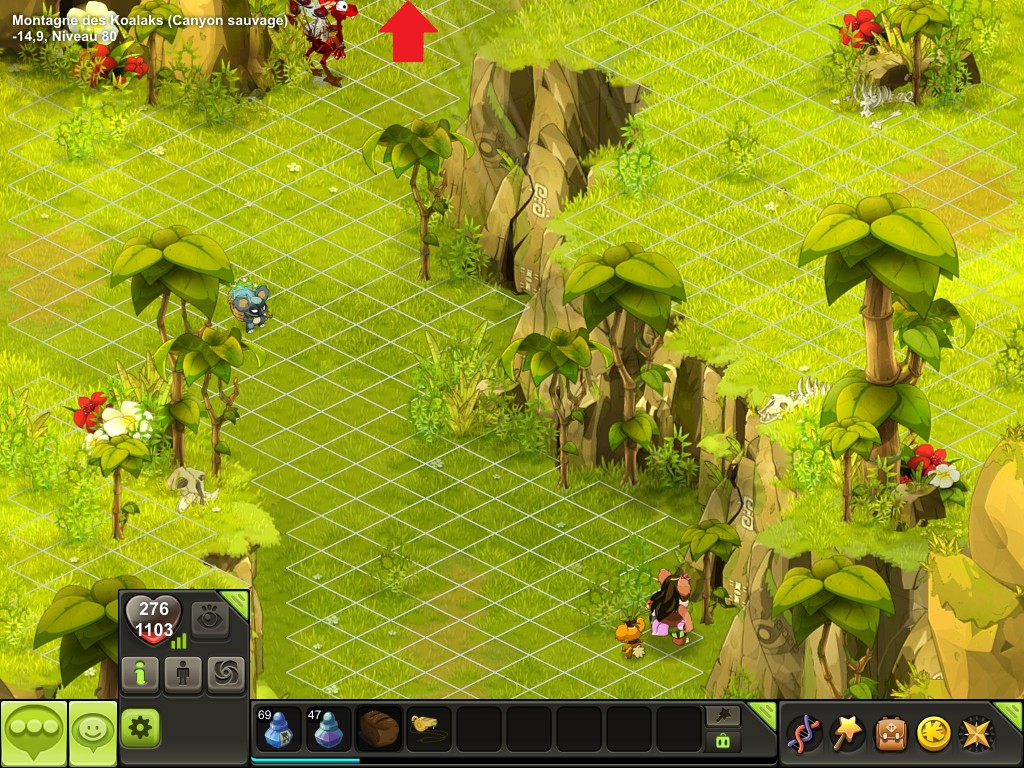Image resolution: width=1024 pixels, height=768 pixels.
Task: Open the chat speech bubble button
Action: click(34, 733)
